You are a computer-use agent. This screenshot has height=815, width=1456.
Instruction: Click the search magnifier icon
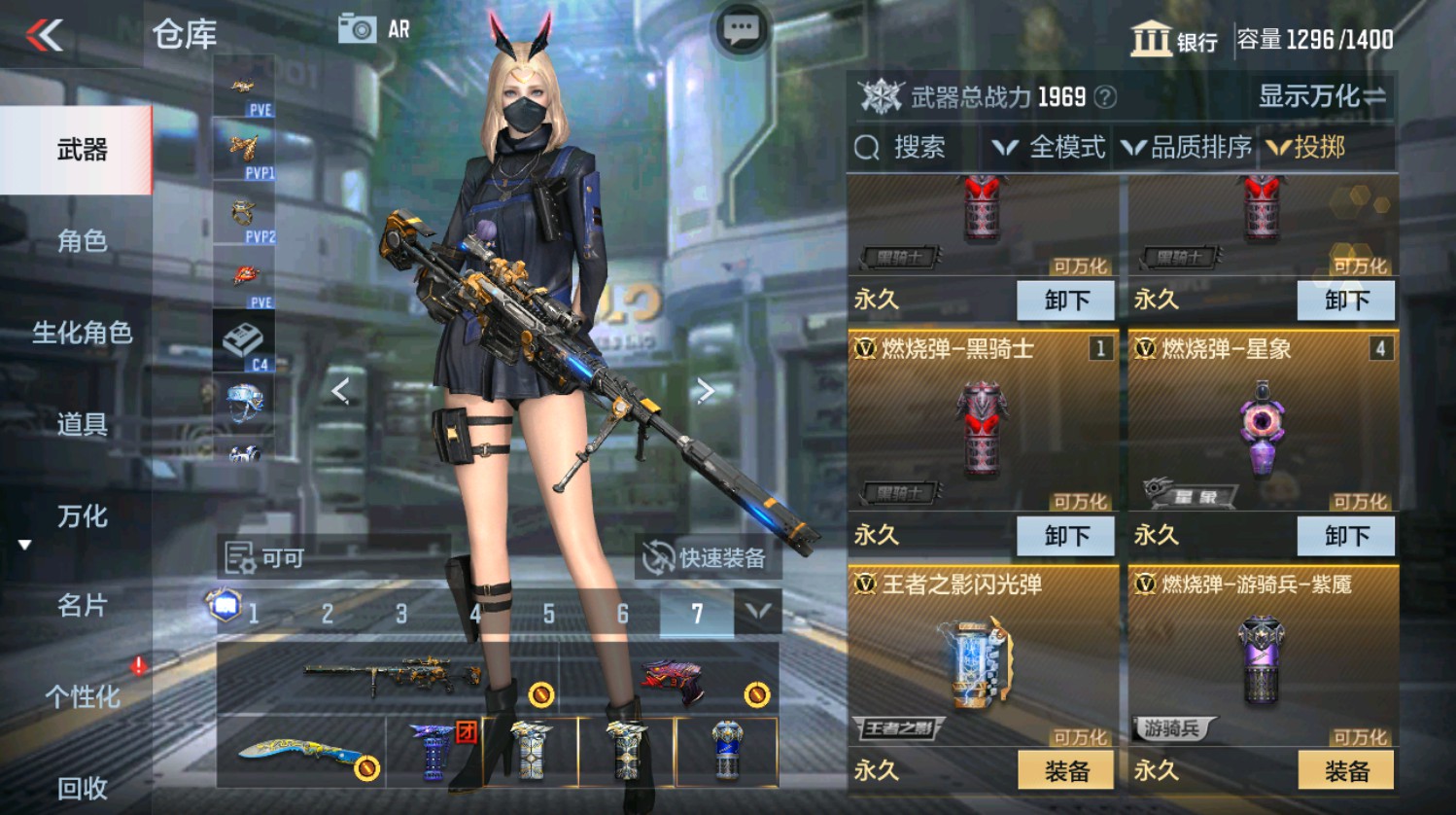(866, 148)
